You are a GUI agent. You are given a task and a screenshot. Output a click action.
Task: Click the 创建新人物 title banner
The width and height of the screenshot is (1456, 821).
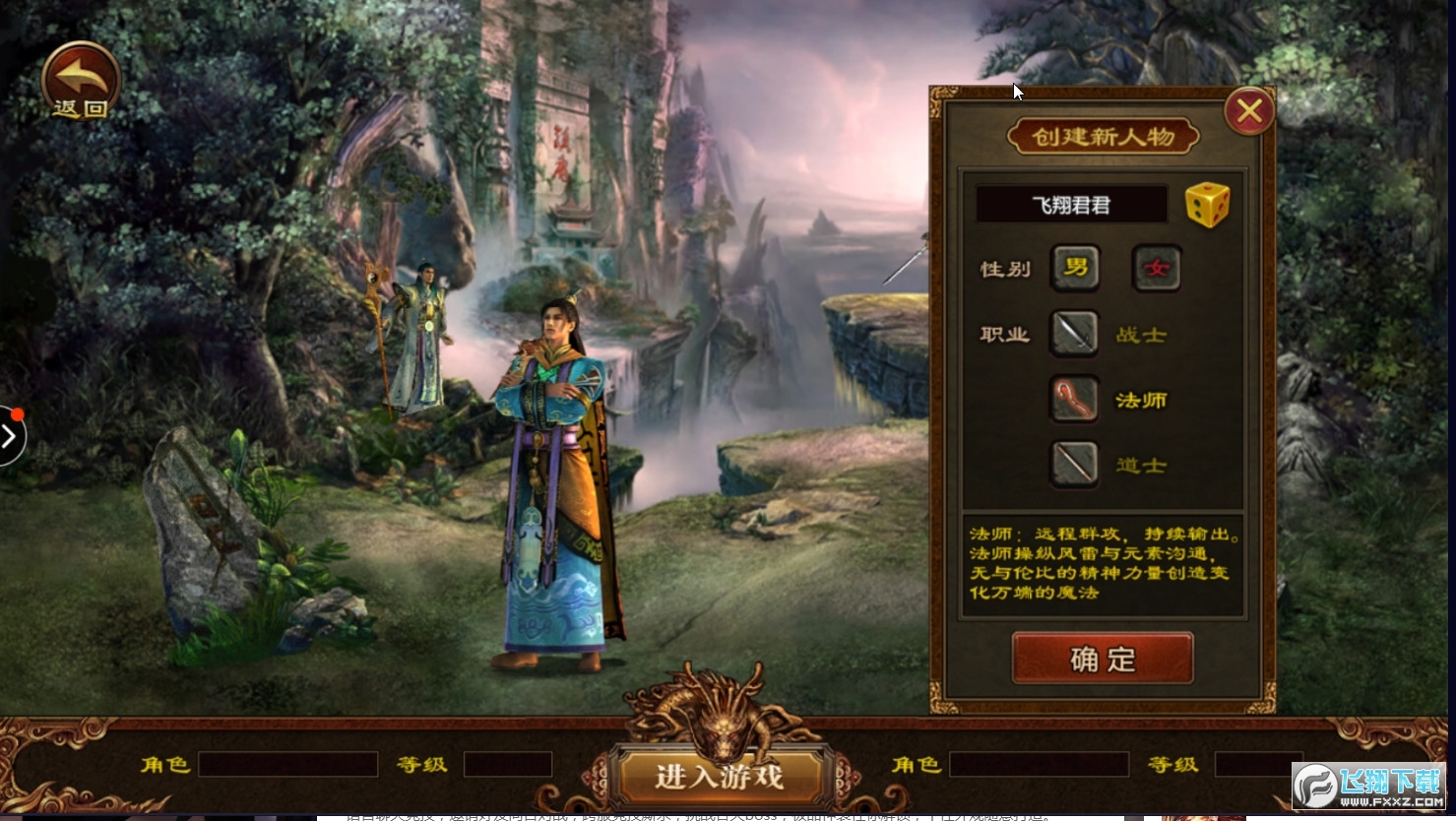(x=1102, y=136)
